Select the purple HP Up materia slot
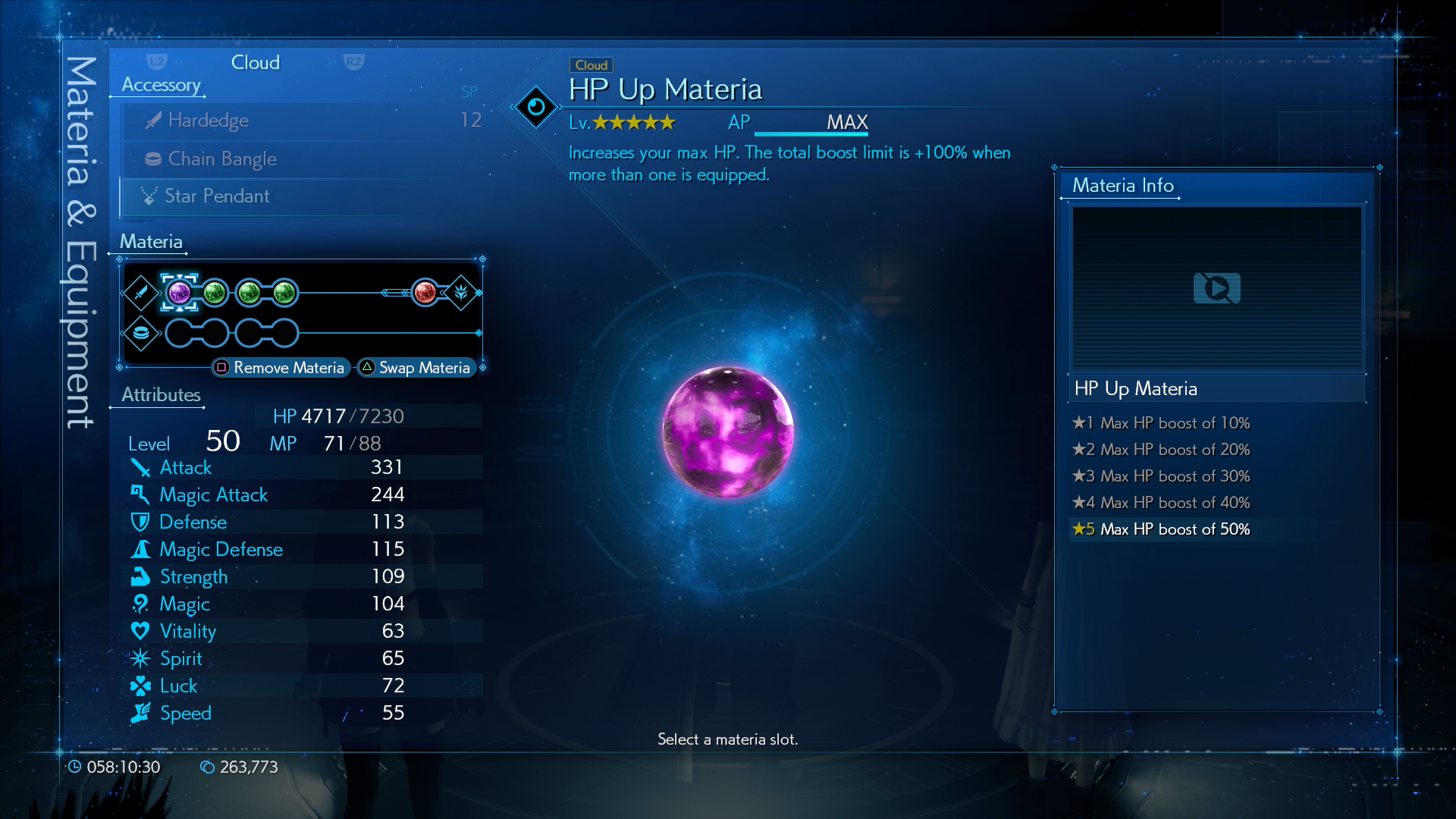The height and width of the screenshot is (819, 1456). (180, 293)
